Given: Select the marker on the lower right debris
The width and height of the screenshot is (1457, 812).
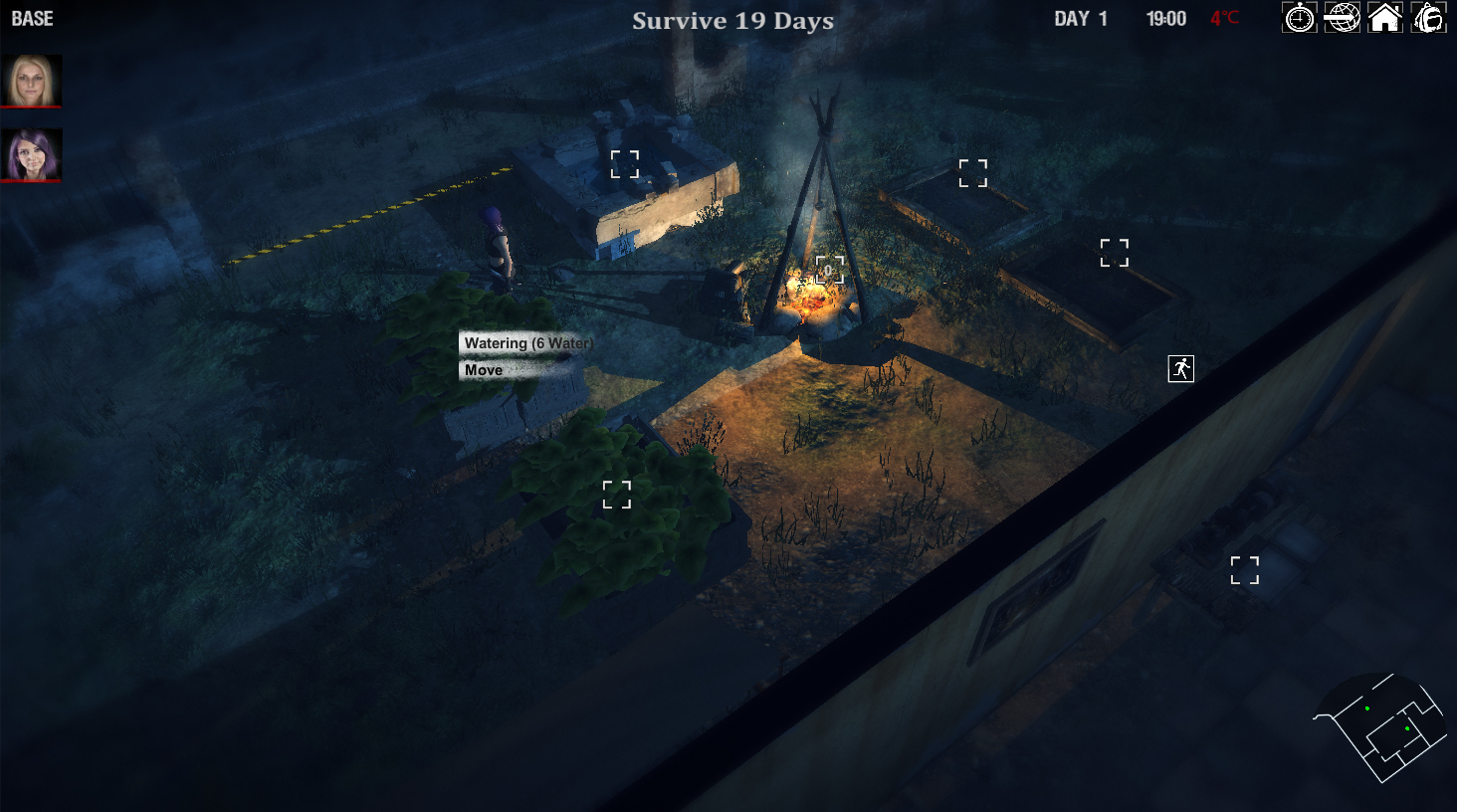Looking at the screenshot, I should tap(1244, 570).
